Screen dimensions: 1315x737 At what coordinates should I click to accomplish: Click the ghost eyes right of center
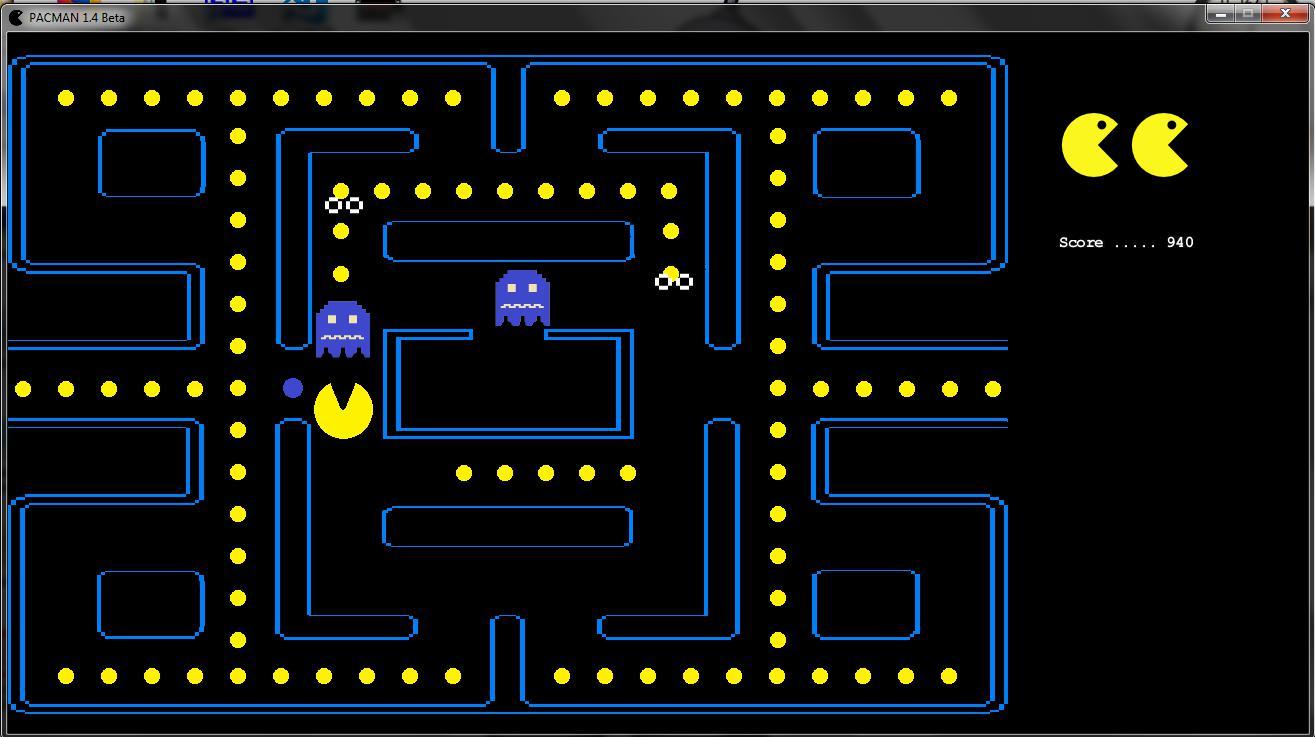pyautogui.click(x=673, y=280)
